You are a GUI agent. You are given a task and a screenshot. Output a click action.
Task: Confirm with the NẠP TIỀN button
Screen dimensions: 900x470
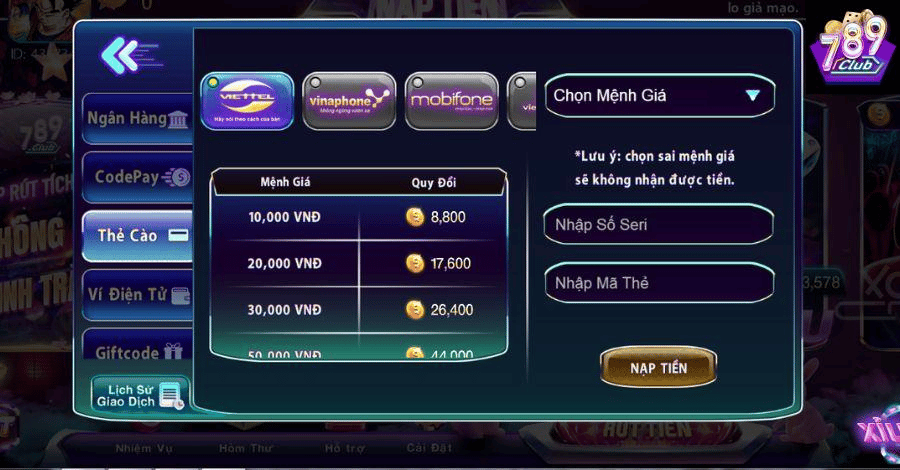coord(658,368)
